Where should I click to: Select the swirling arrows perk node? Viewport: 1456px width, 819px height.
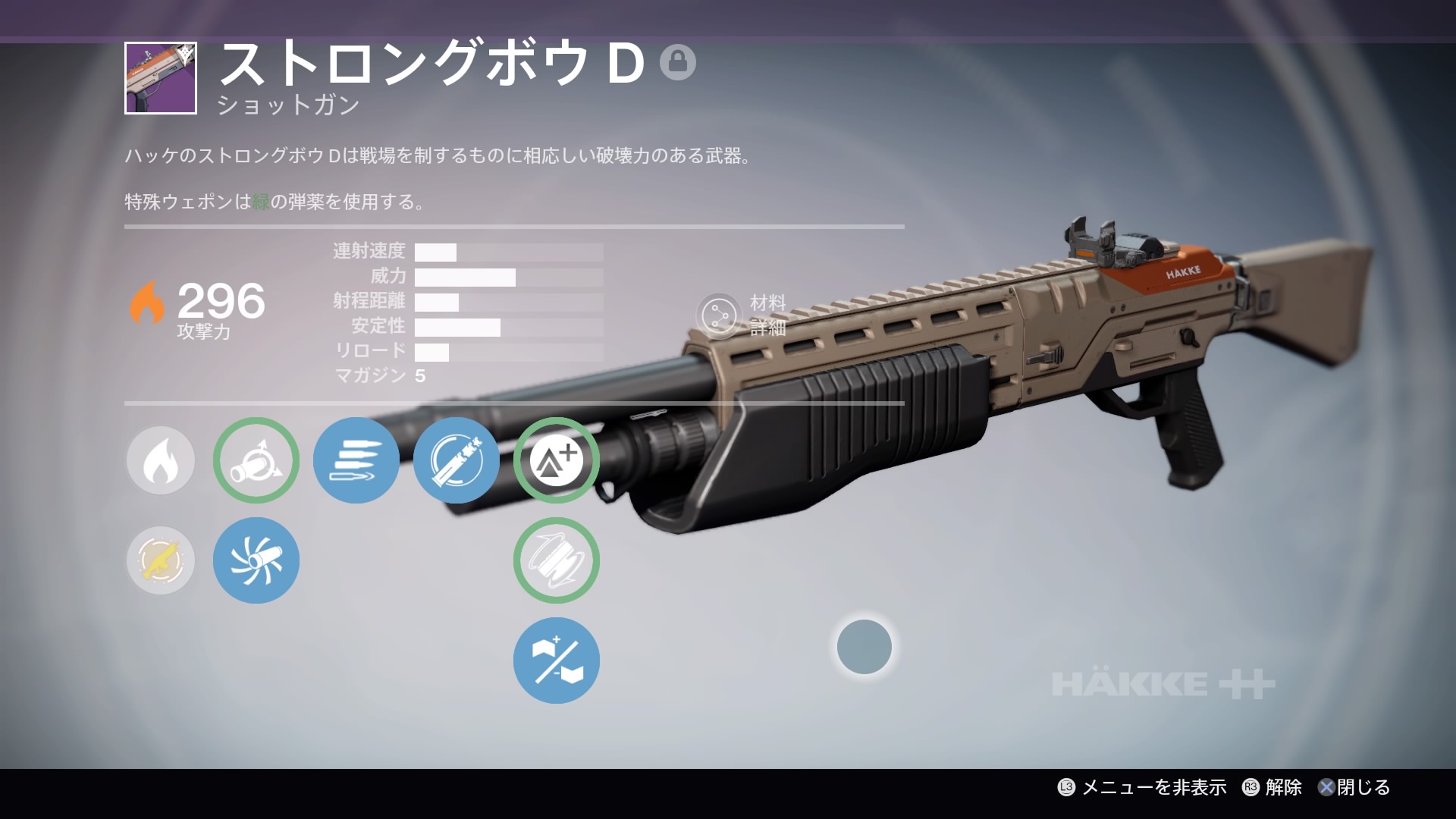(x=557, y=560)
